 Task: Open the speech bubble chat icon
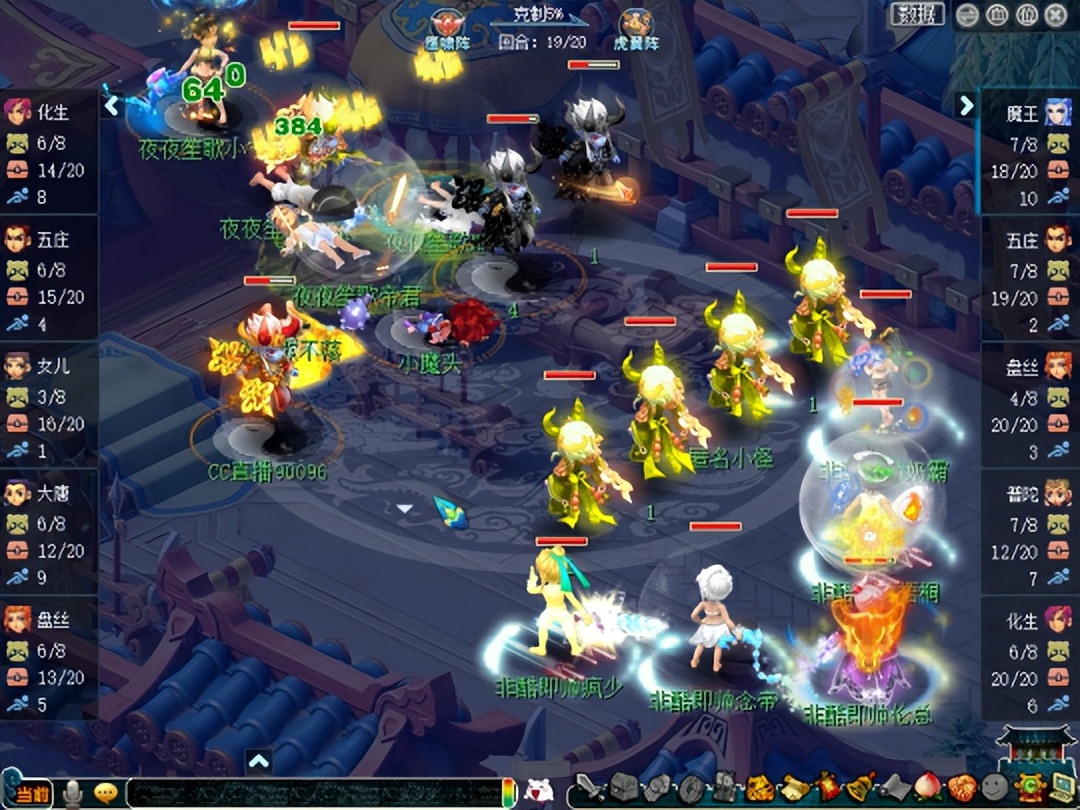[x=105, y=793]
